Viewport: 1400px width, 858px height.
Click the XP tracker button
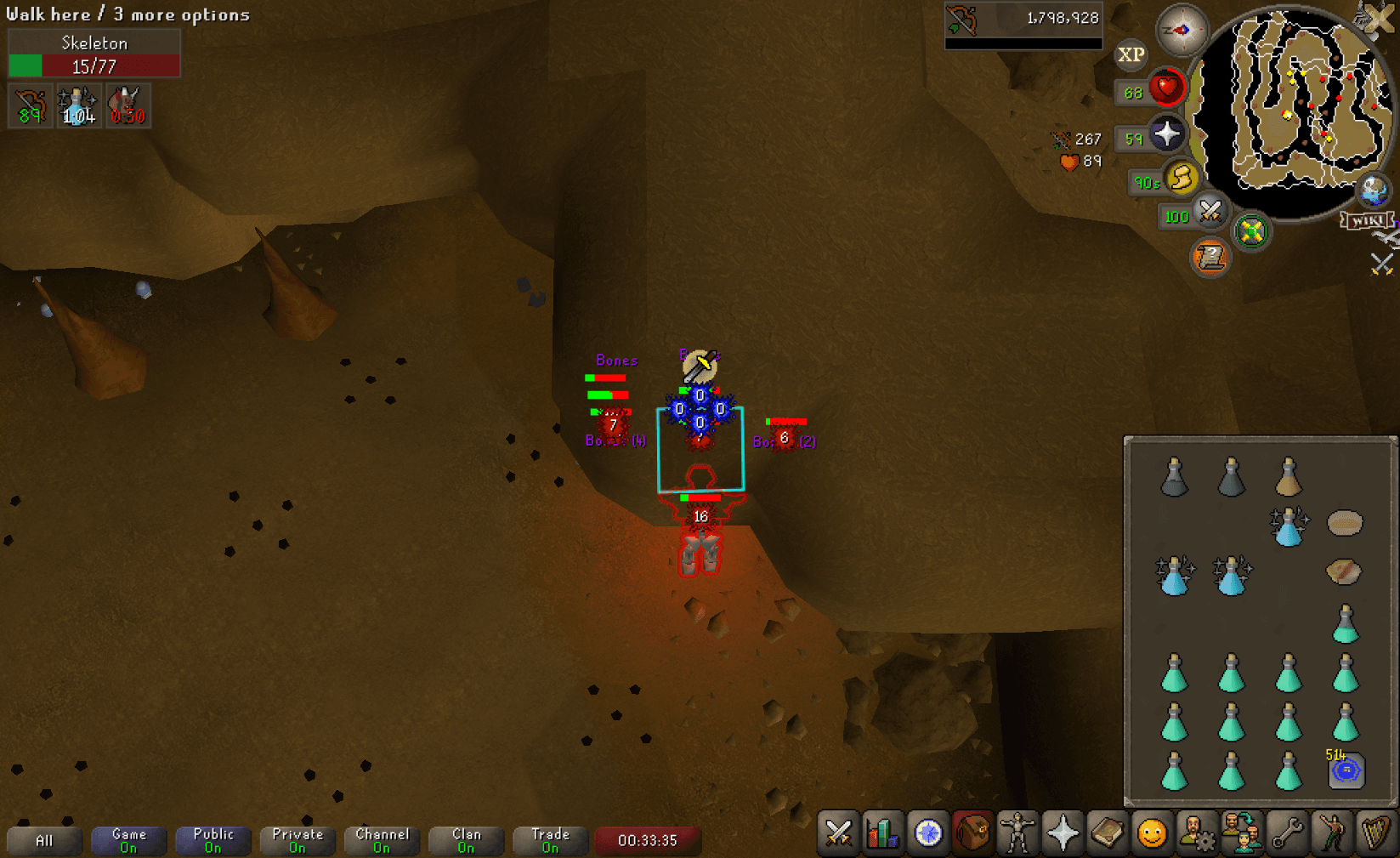point(1131,55)
